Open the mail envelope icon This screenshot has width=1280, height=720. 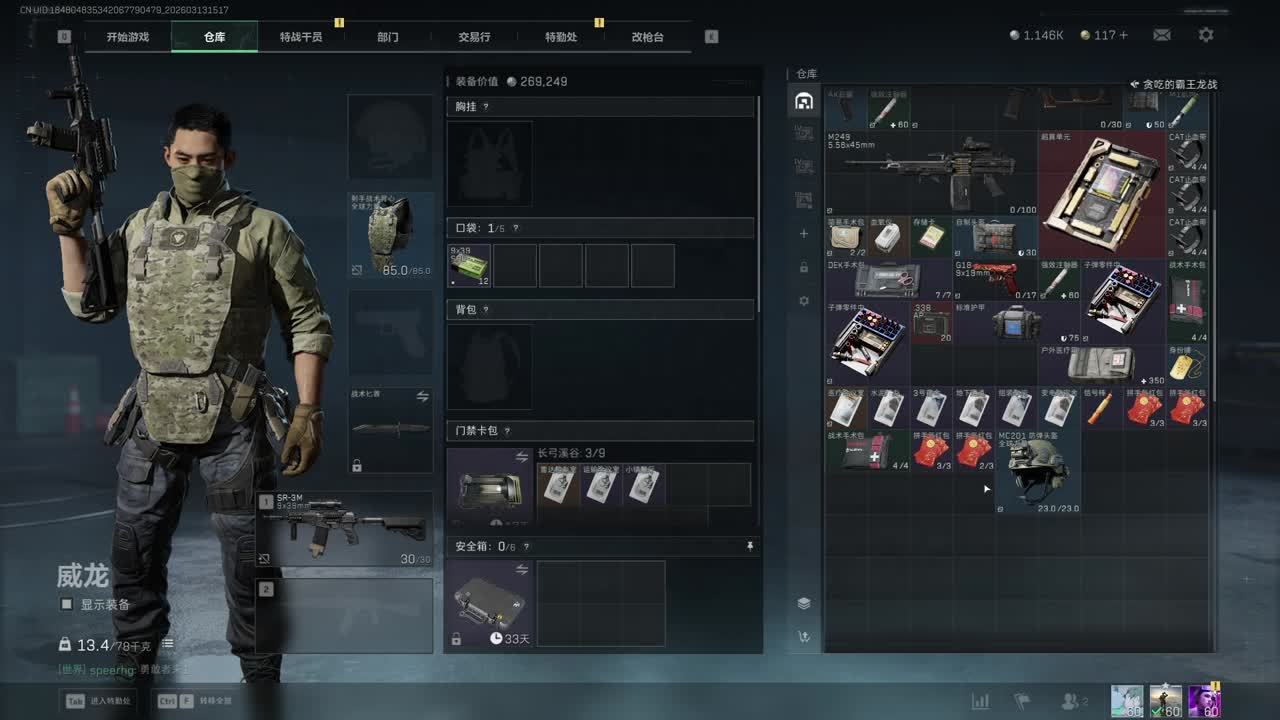tap(1162, 35)
